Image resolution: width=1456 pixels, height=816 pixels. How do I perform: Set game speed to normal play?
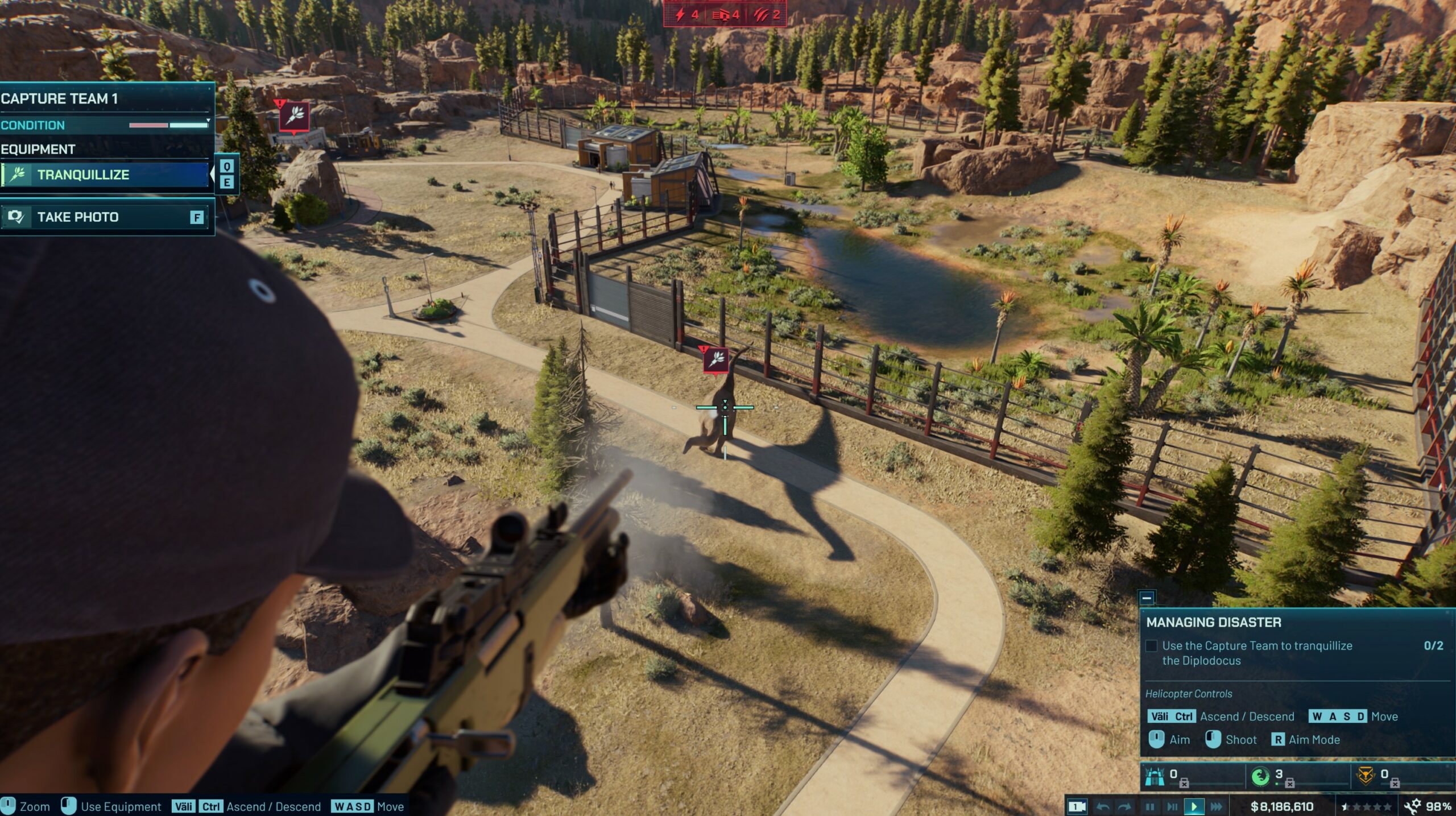click(x=1194, y=806)
